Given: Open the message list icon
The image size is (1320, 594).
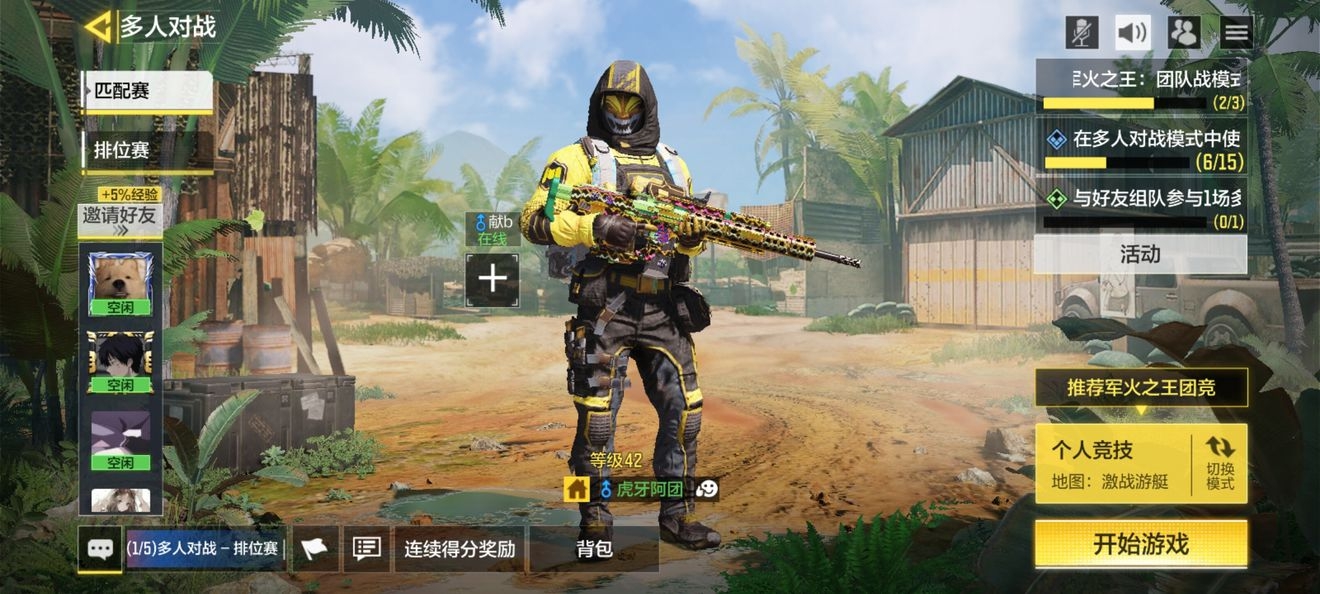Looking at the screenshot, I should 367,549.
